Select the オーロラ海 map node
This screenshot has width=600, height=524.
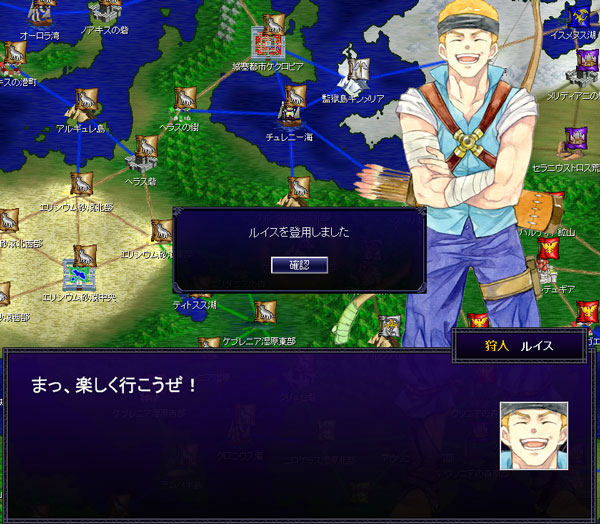pyautogui.click(x=43, y=14)
